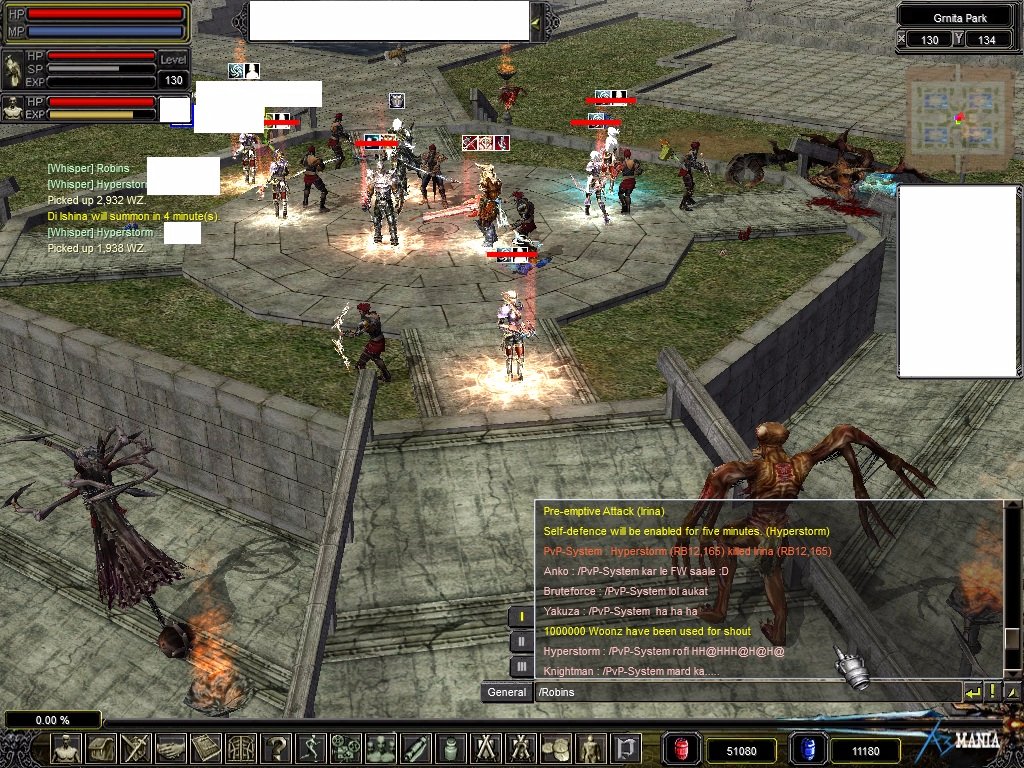The image size is (1024, 768).
Task: Send the chat message with enter arrow button
Action: 973,691
